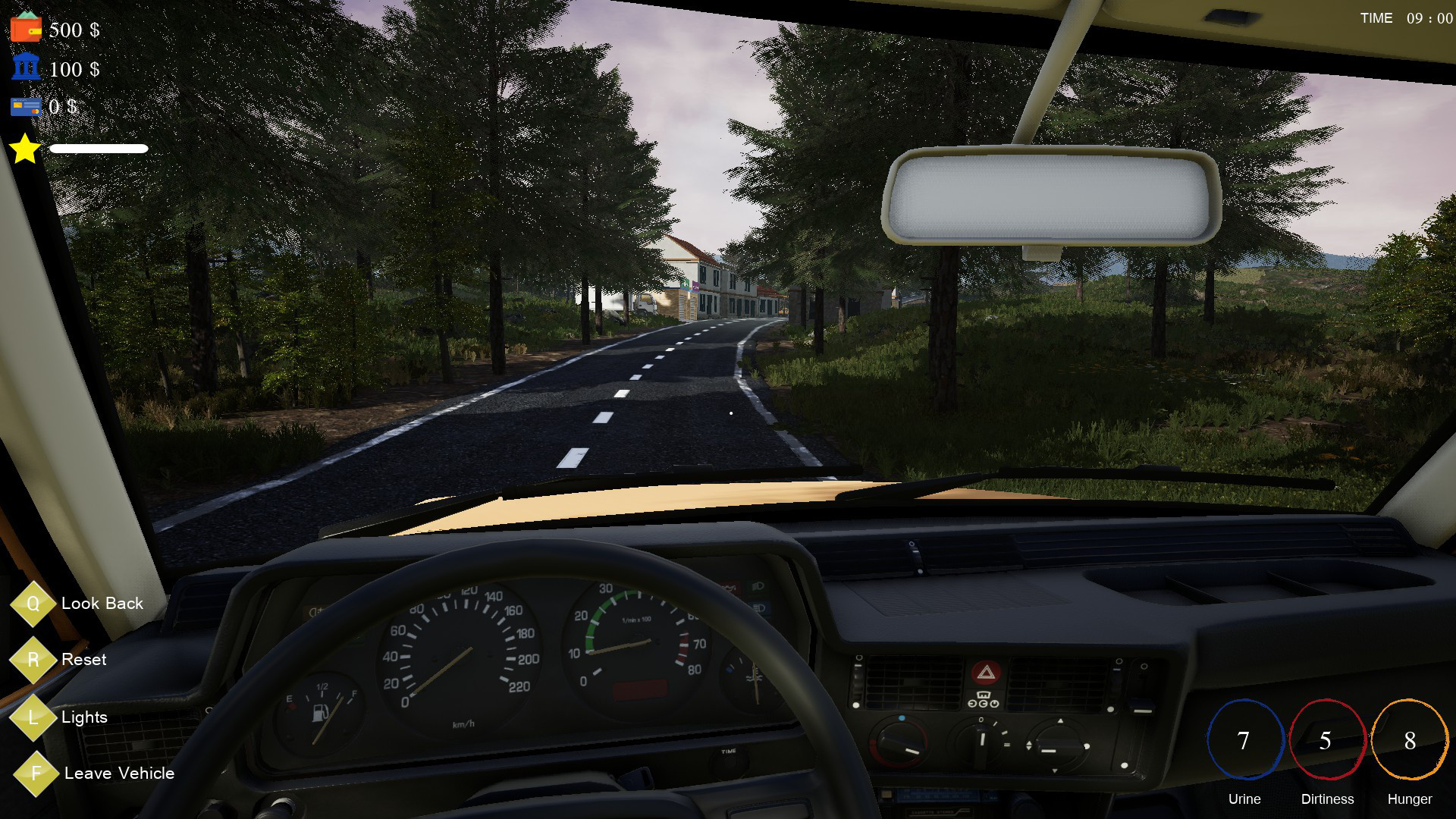Click the yellow reputation star

[x=24, y=149]
